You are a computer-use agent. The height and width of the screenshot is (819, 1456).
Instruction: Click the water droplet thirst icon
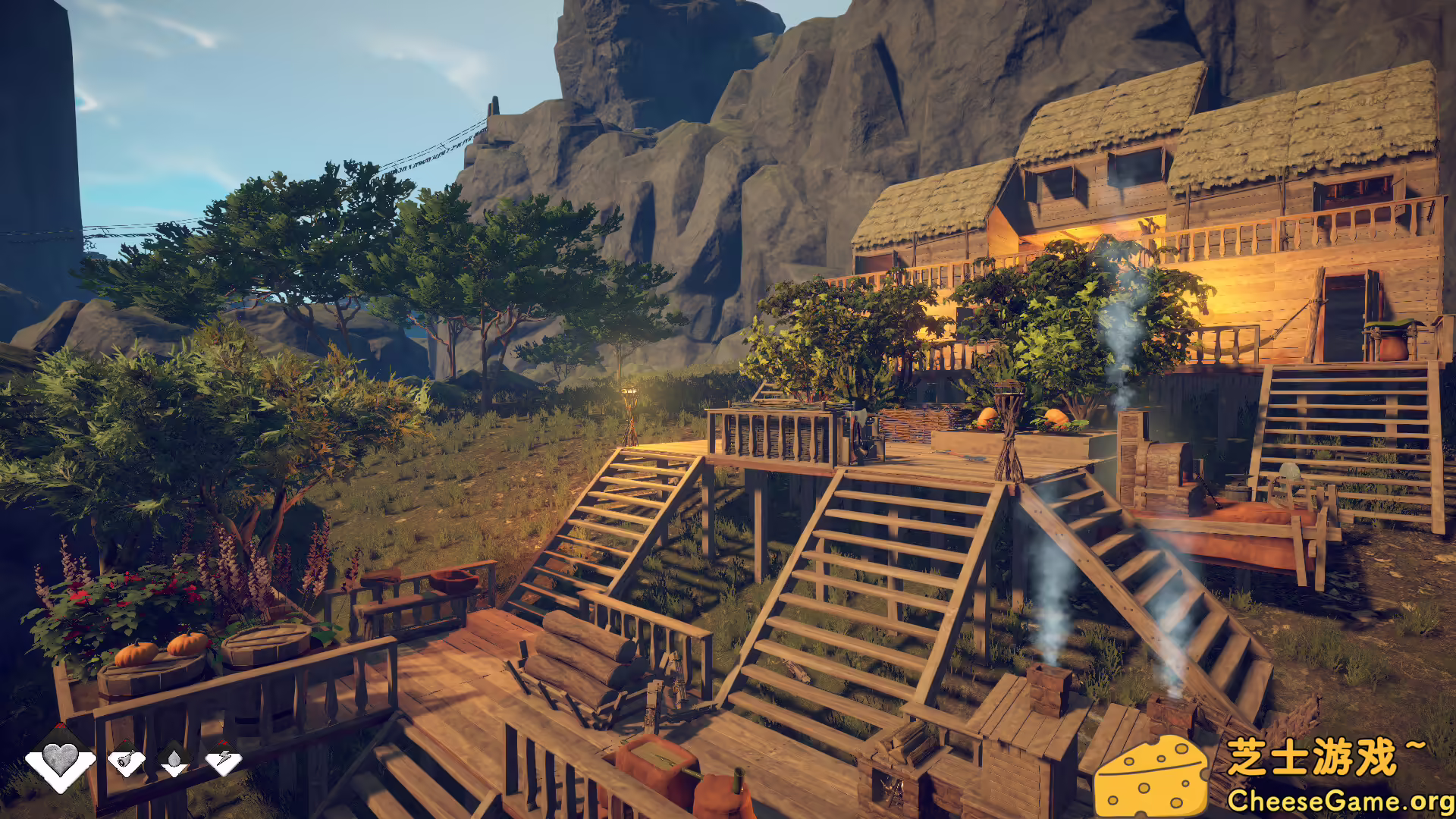pyautogui.click(x=174, y=759)
